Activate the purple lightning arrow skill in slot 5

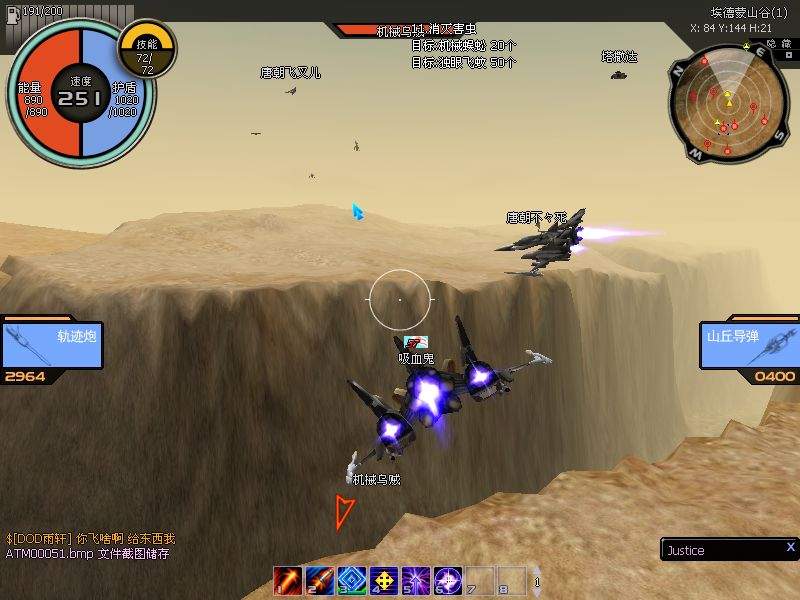pyautogui.click(x=416, y=580)
